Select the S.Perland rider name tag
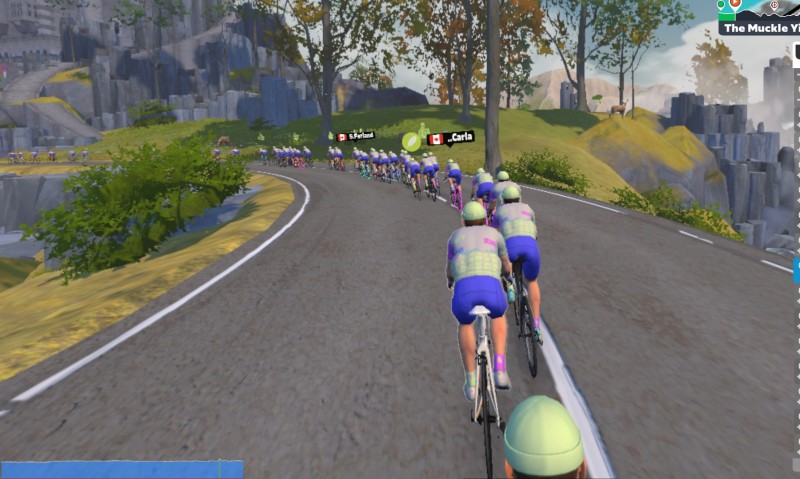 point(356,135)
